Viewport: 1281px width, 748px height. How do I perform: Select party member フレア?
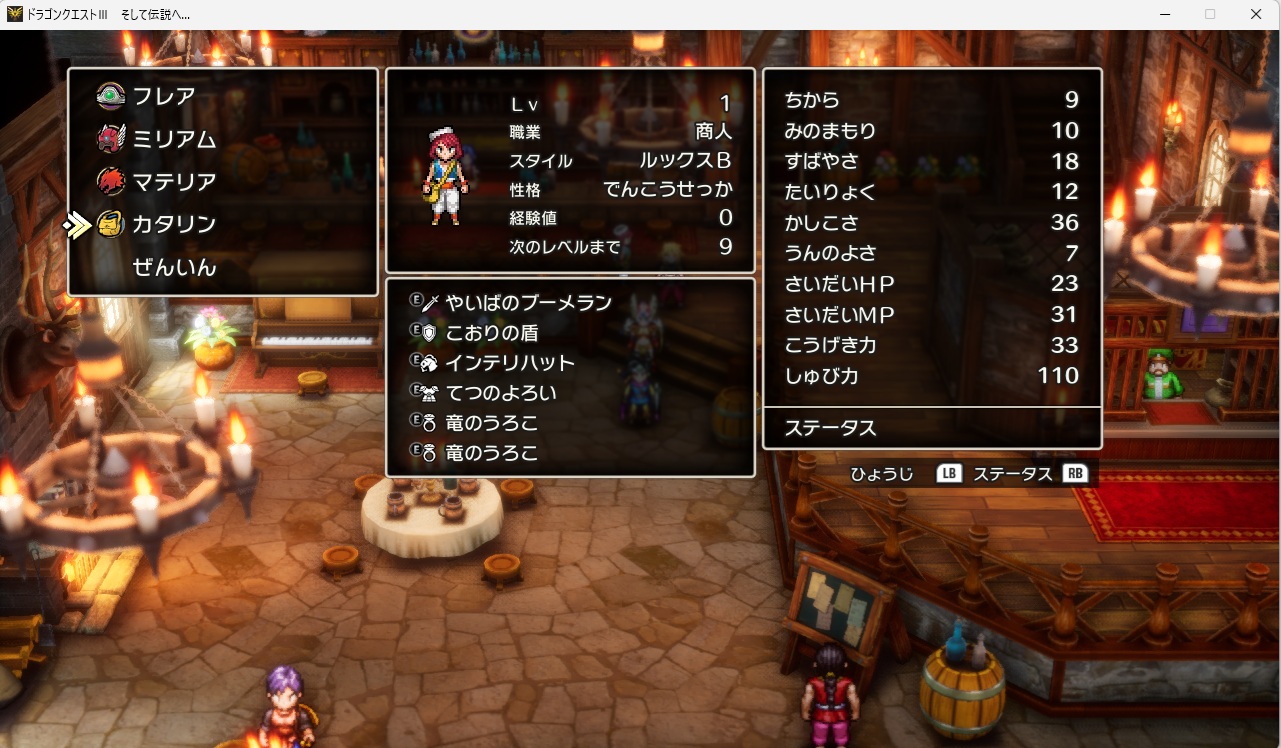164,97
